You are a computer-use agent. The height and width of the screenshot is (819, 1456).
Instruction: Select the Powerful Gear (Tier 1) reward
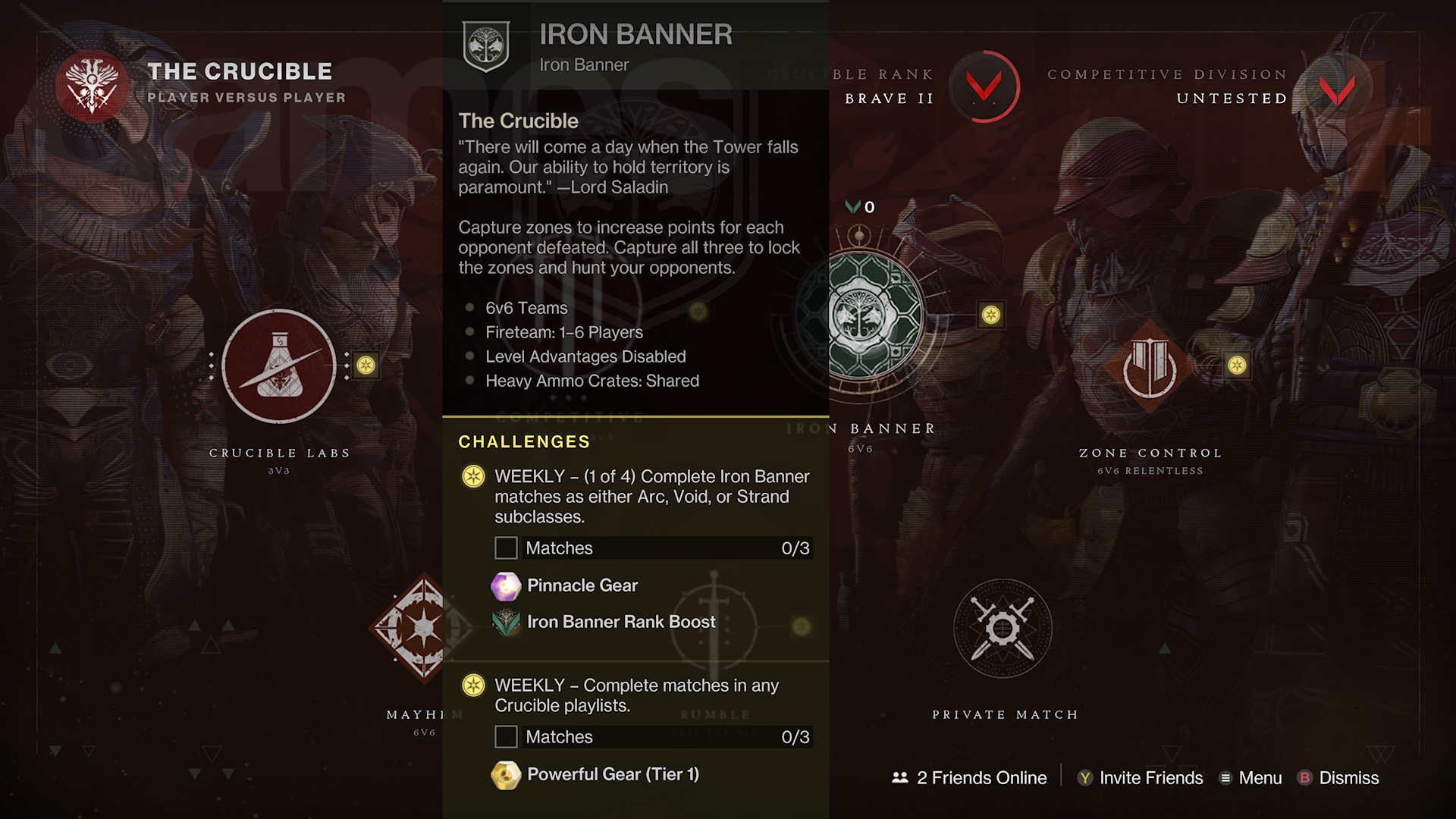[507, 774]
